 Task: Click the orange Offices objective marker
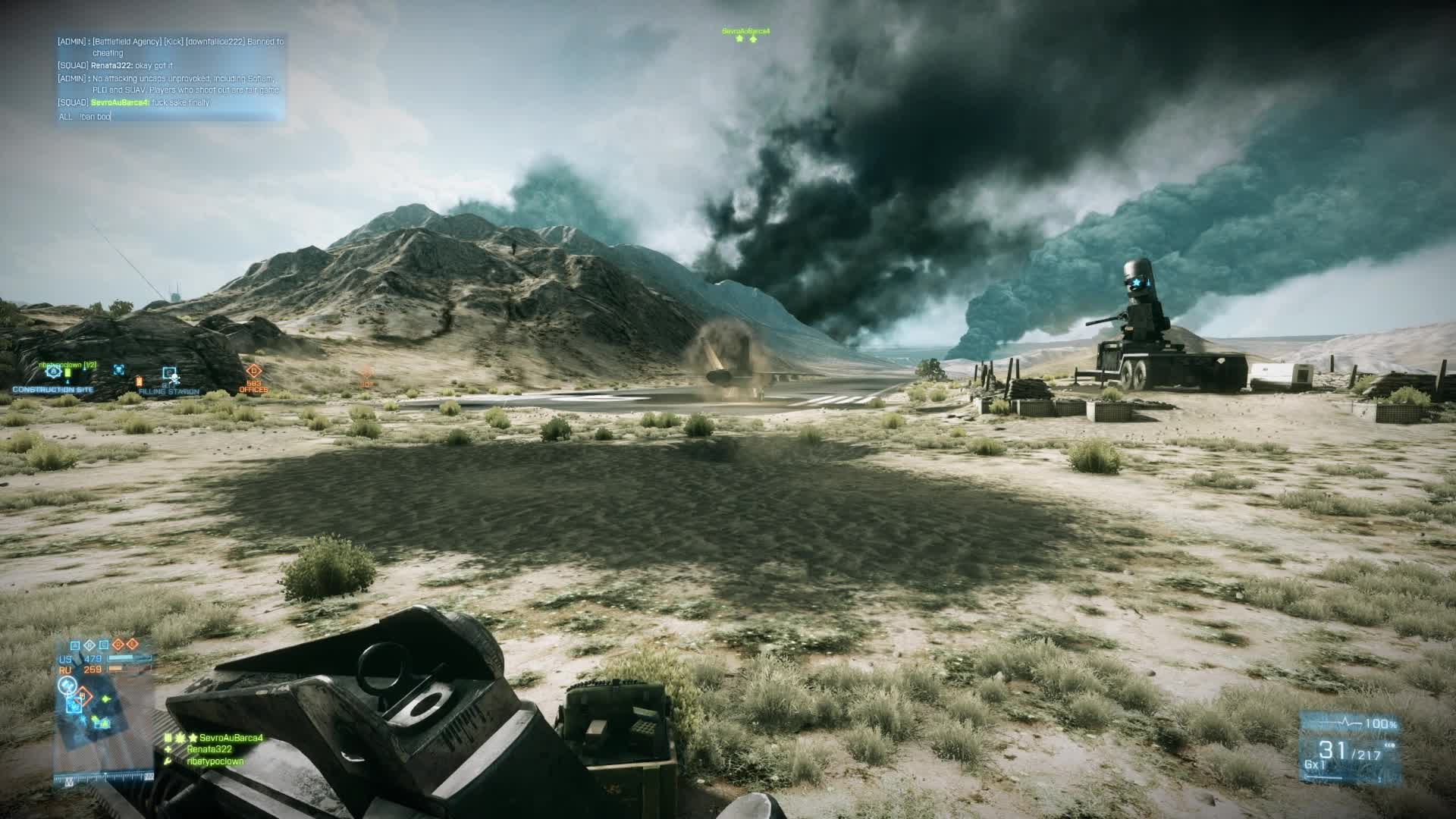(x=253, y=372)
